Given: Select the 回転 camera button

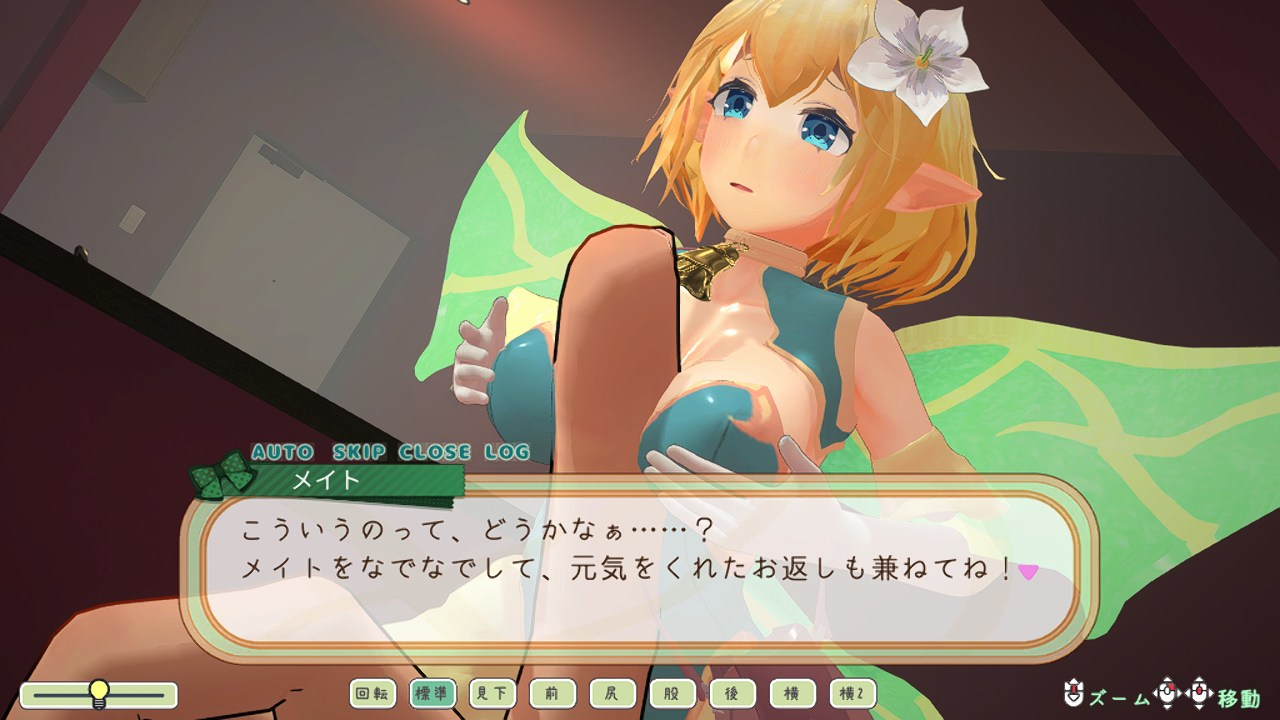Looking at the screenshot, I should 373,693.
